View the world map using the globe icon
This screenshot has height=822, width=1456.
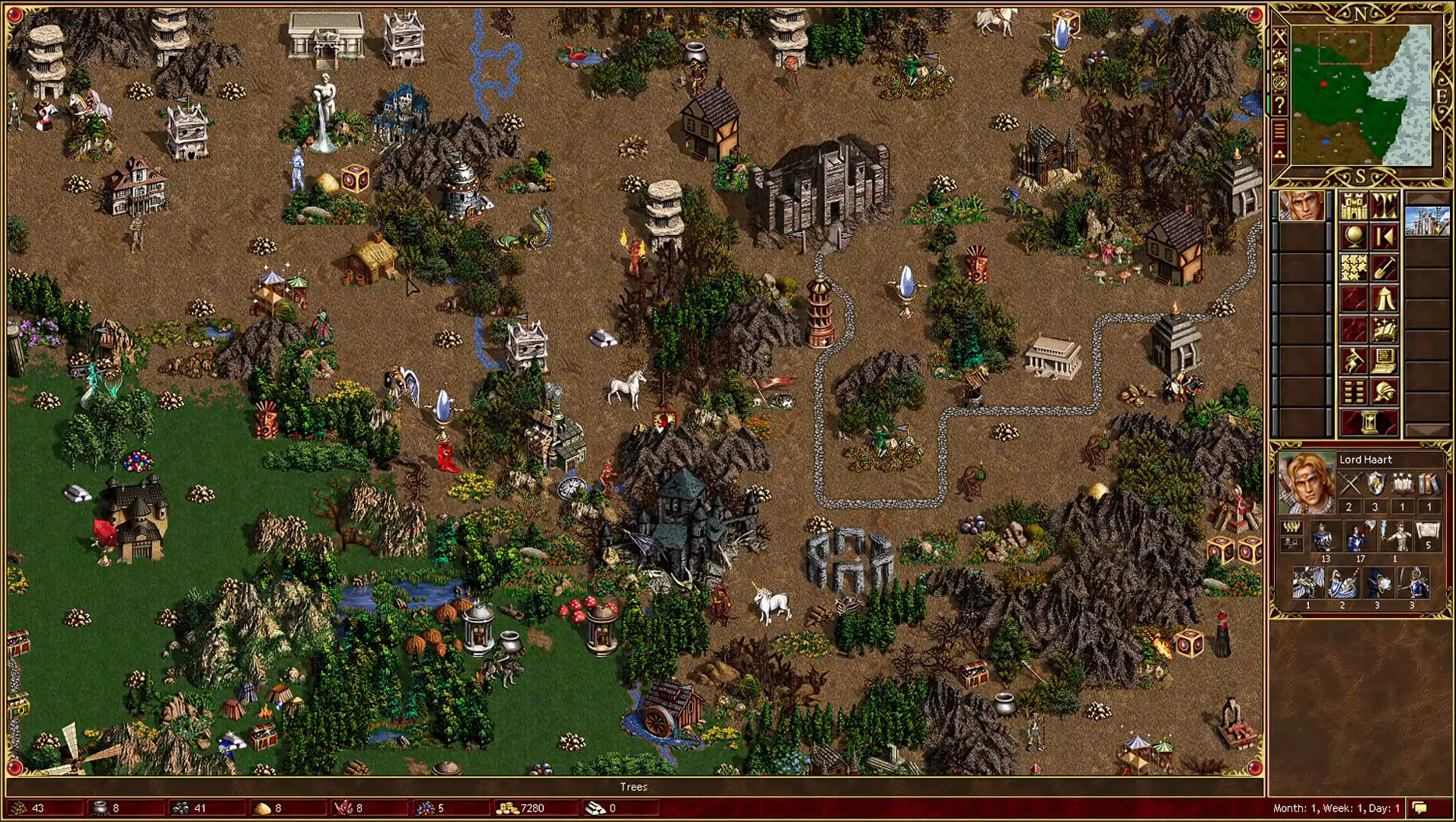click(1354, 234)
